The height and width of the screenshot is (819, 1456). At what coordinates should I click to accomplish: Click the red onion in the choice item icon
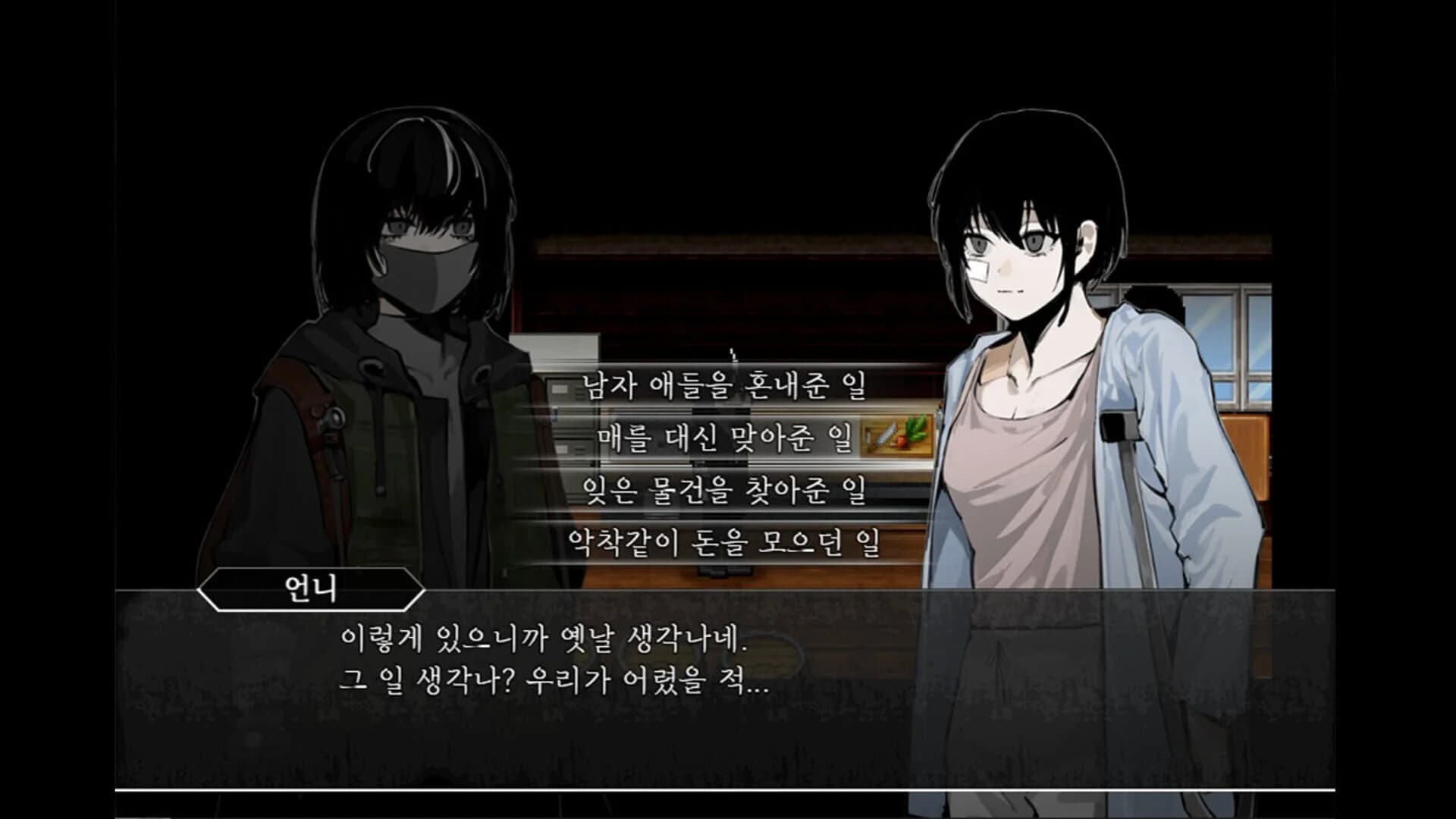902,441
